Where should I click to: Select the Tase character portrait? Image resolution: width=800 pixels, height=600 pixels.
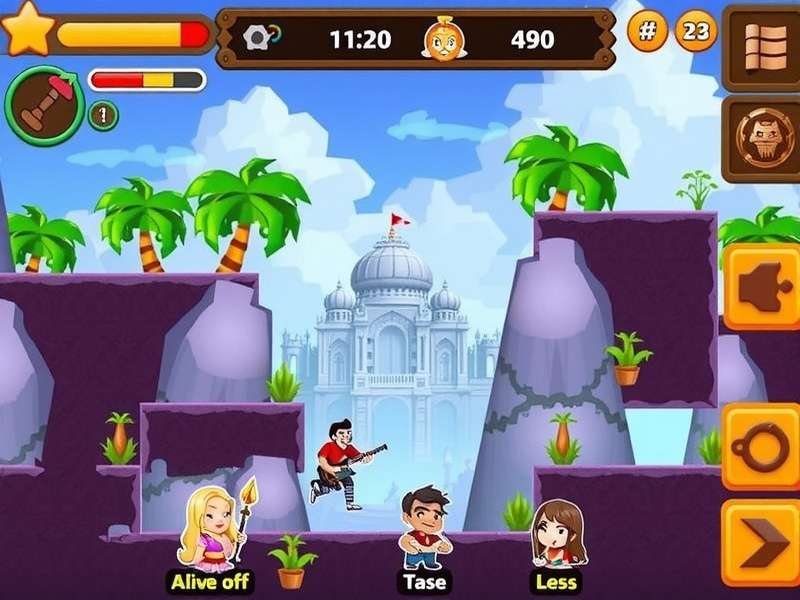tap(426, 527)
